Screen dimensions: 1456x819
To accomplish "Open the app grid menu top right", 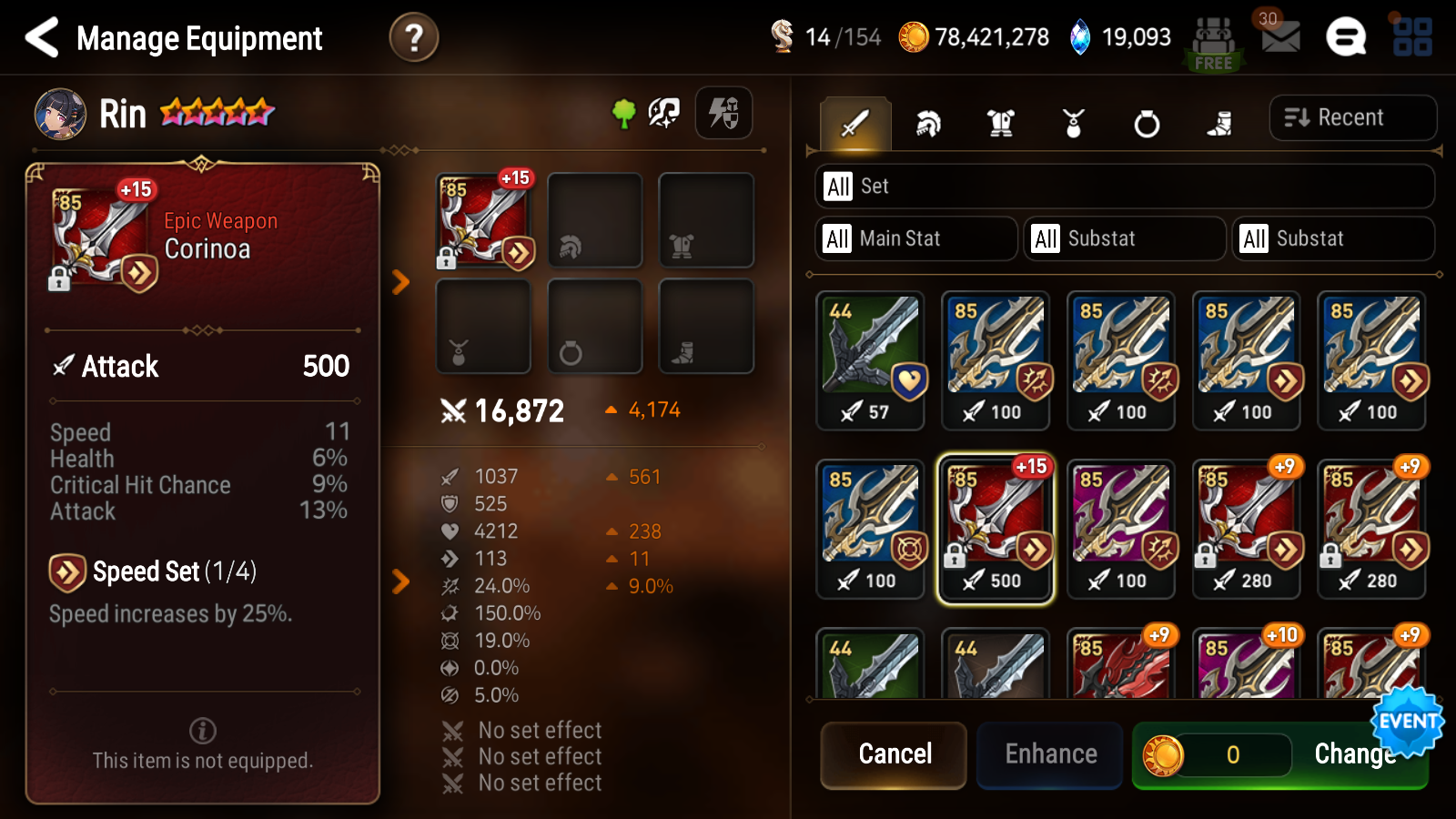I will tap(1411, 37).
